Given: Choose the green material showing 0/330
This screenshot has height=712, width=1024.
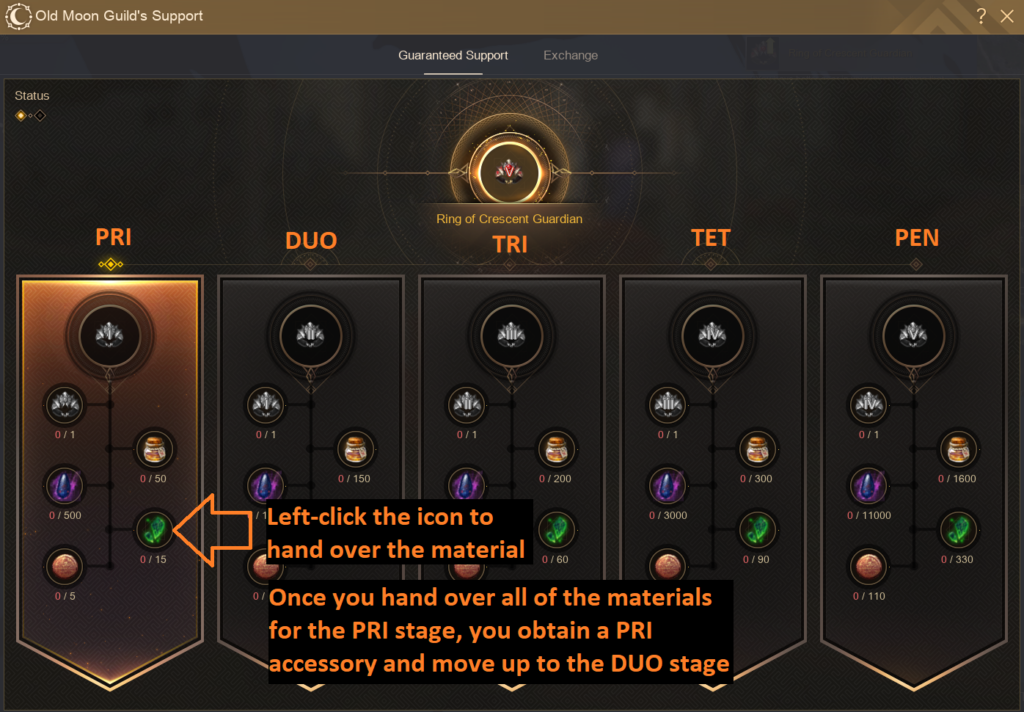Looking at the screenshot, I should (960, 528).
